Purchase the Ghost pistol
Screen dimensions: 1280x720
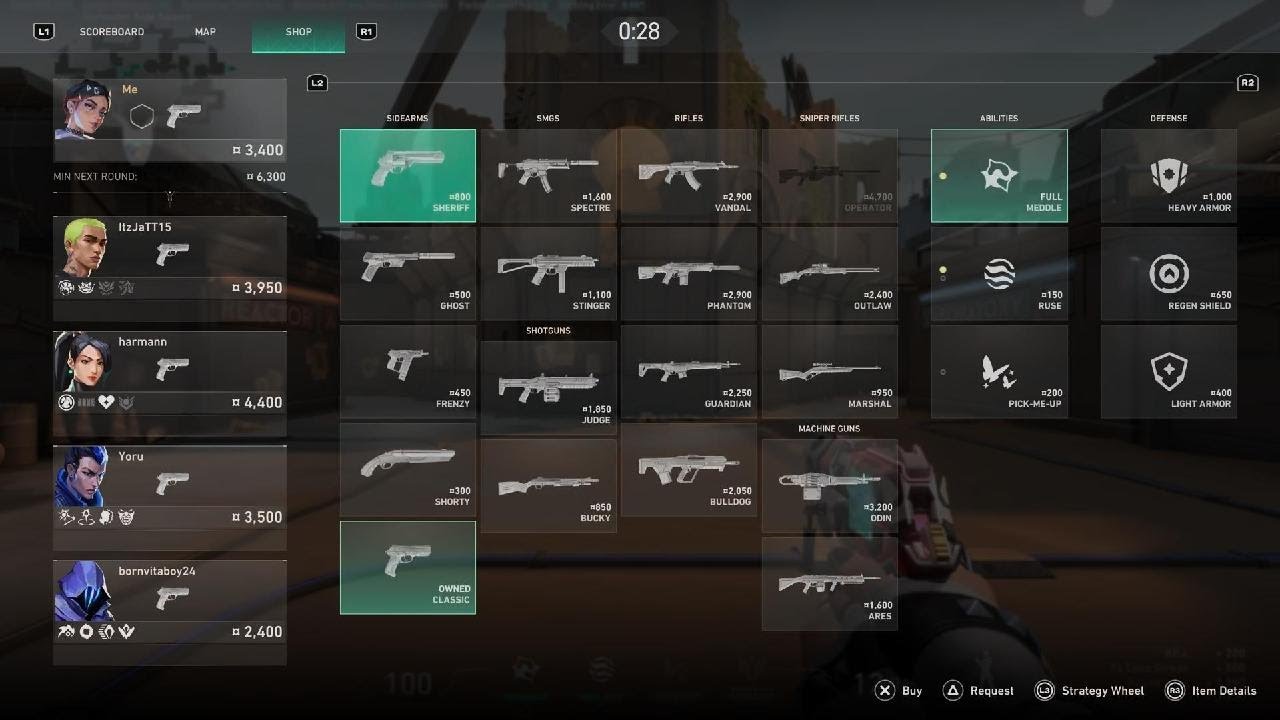click(408, 273)
